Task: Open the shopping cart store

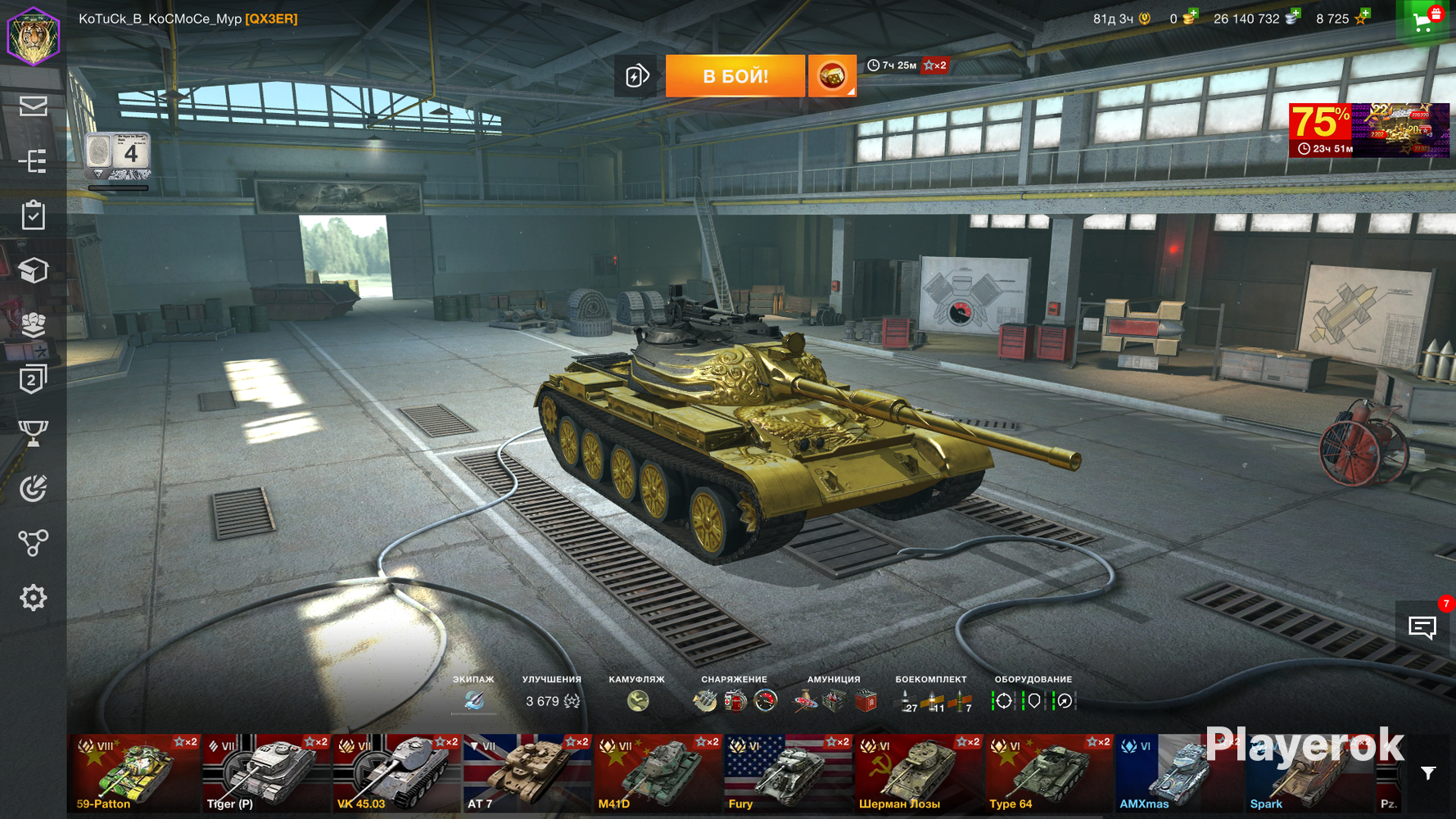Action: click(1425, 21)
